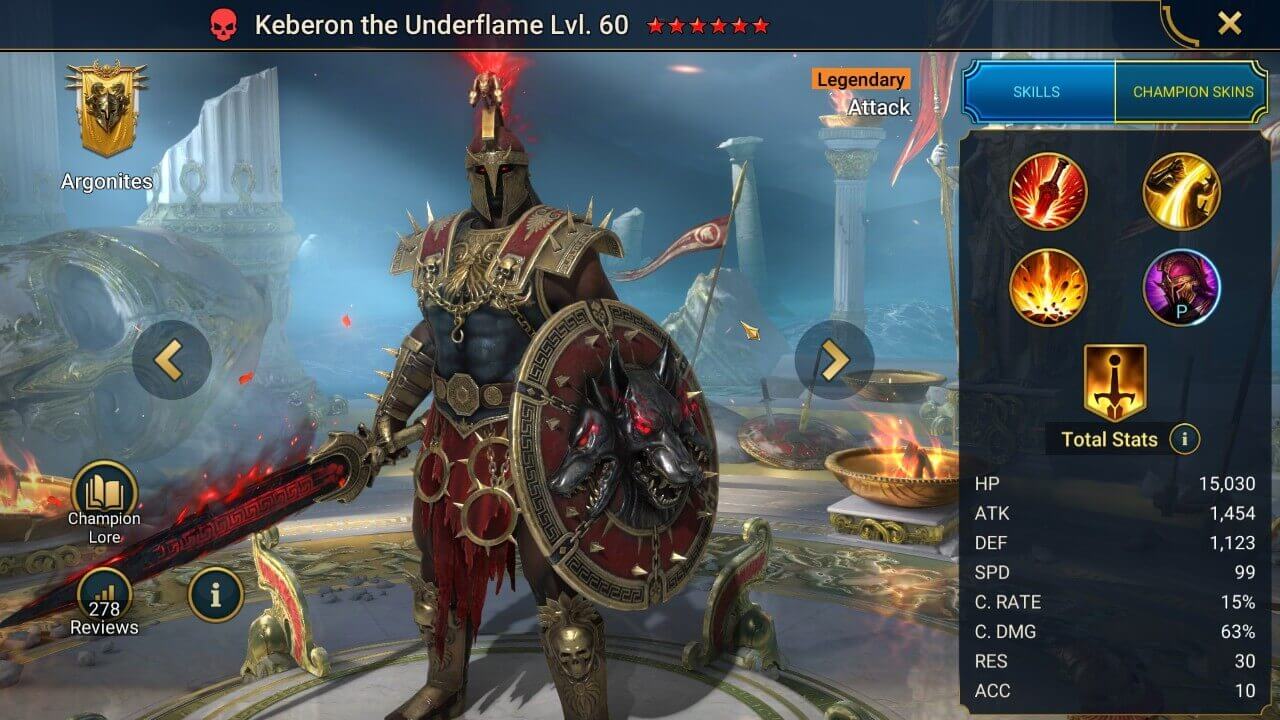The width and height of the screenshot is (1280, 720).
Task: Open the Champion Skins tab
Action: point(1194,91)
